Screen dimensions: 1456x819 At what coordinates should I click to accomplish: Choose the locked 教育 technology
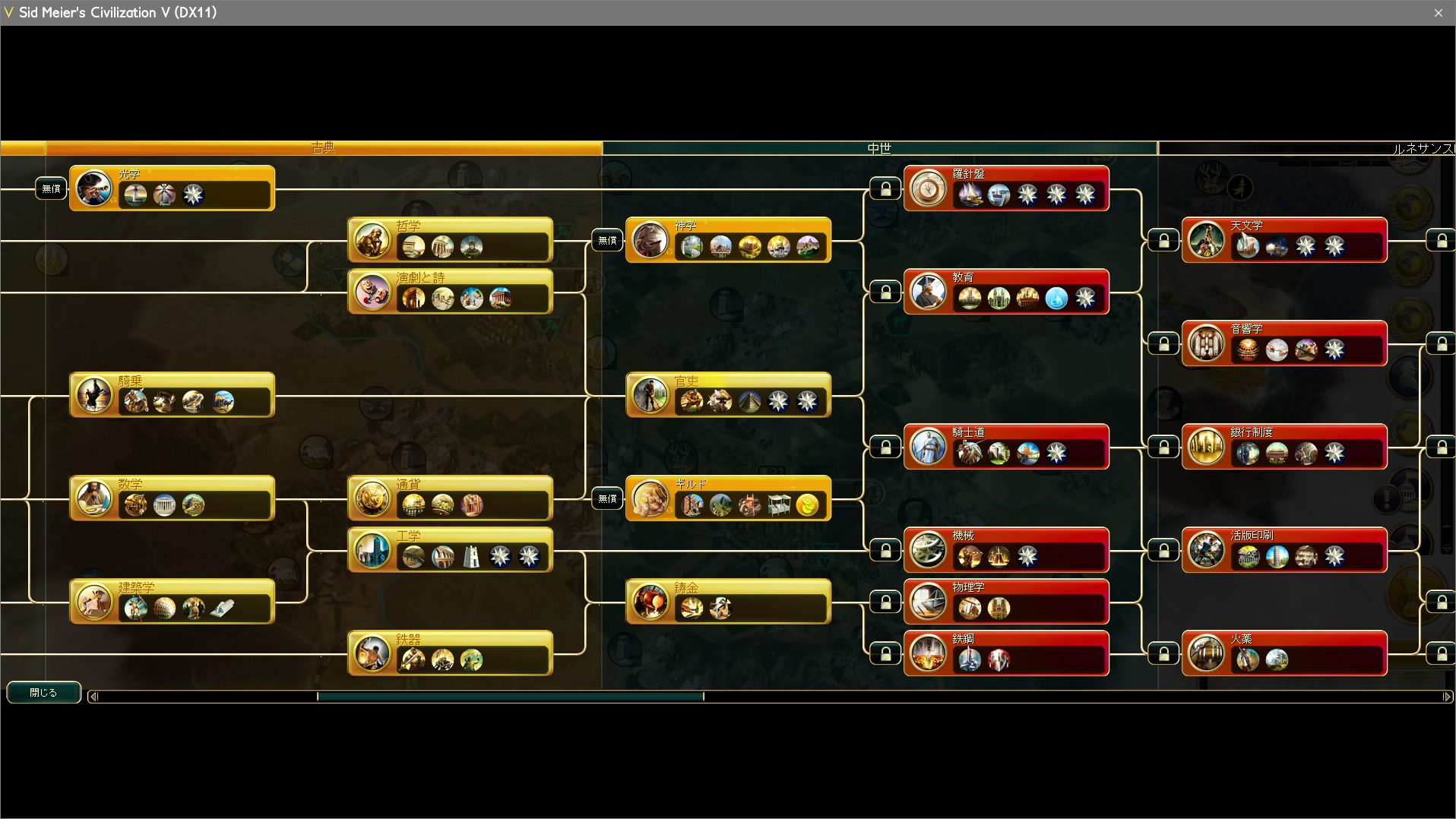pos(1006,291)
